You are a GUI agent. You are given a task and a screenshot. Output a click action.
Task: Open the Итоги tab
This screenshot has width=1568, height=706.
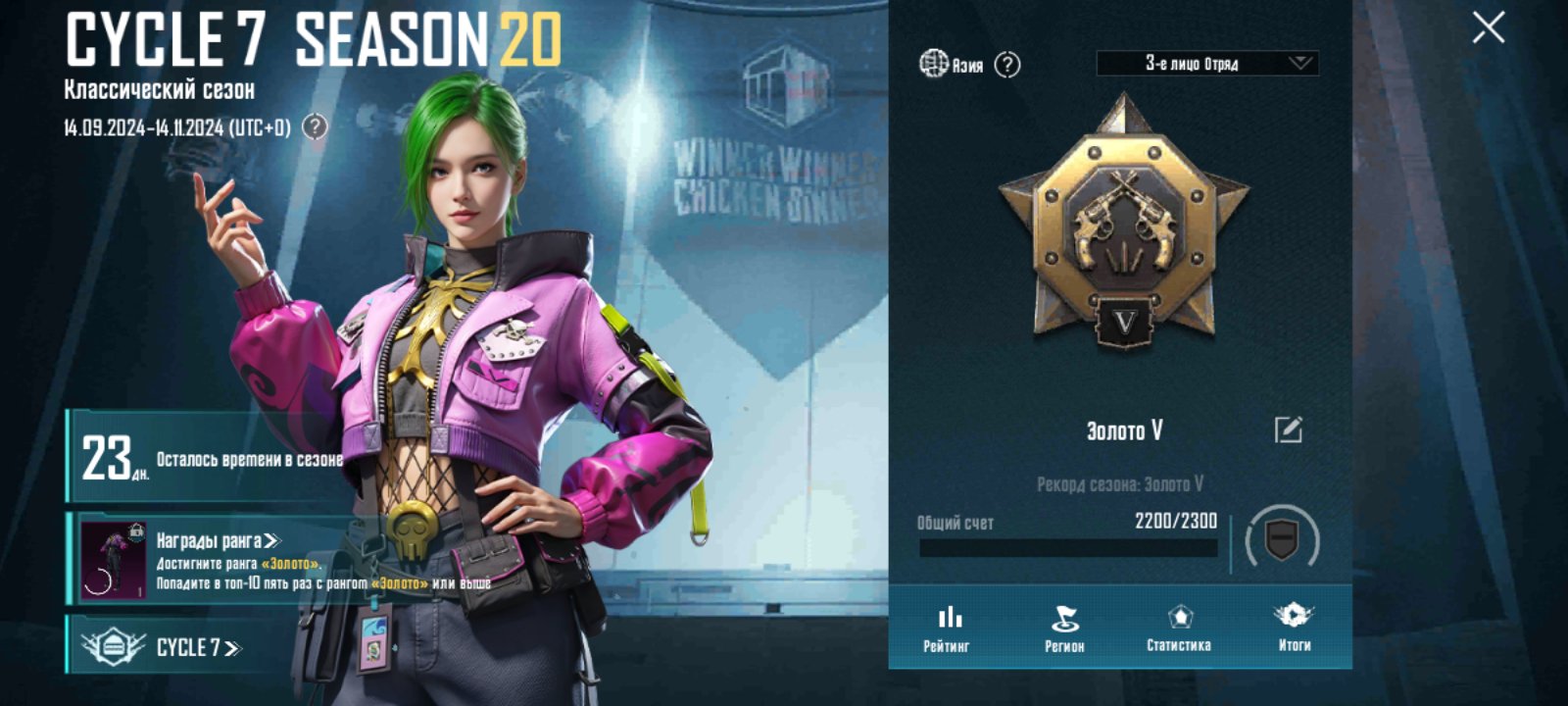(x=1294, y=628)
